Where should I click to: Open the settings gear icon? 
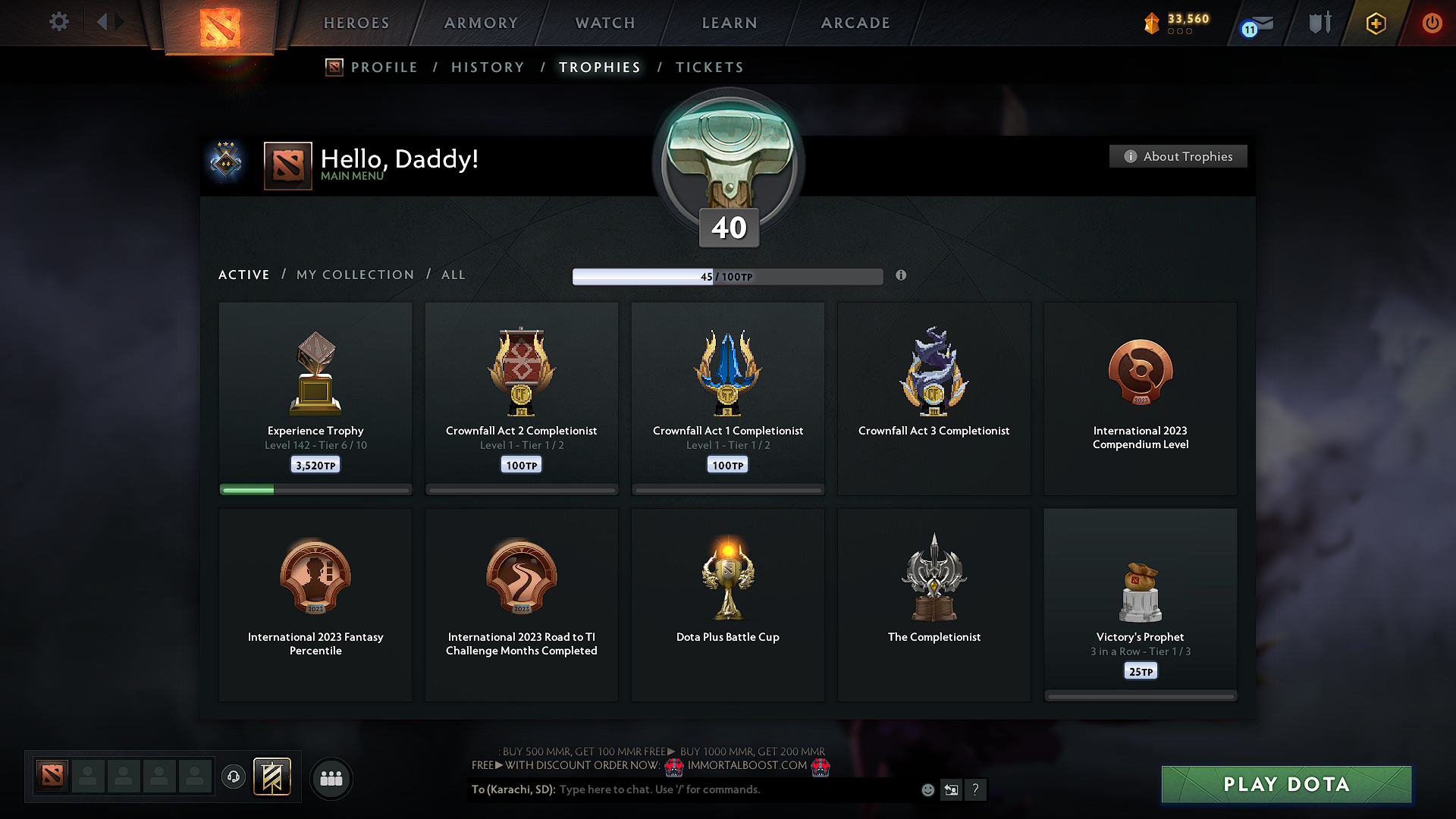[59, 22]
